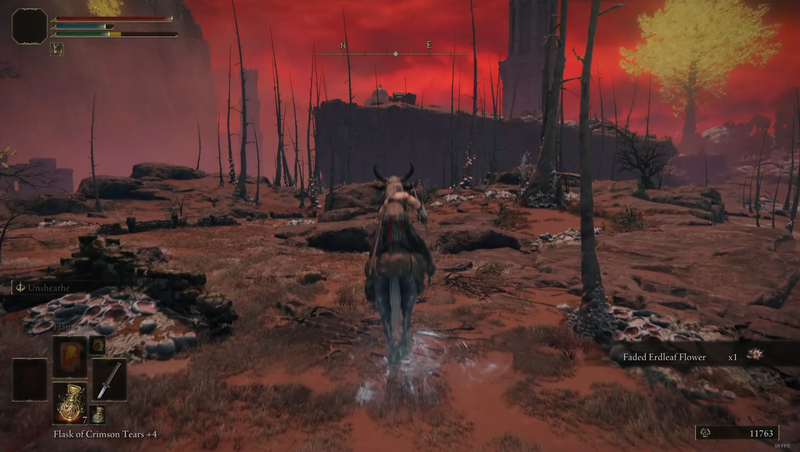This screenshot has width=800, height=452.
Task: Select the Flask of Crimson Tears quick item
Action: [x=69, y=402]
